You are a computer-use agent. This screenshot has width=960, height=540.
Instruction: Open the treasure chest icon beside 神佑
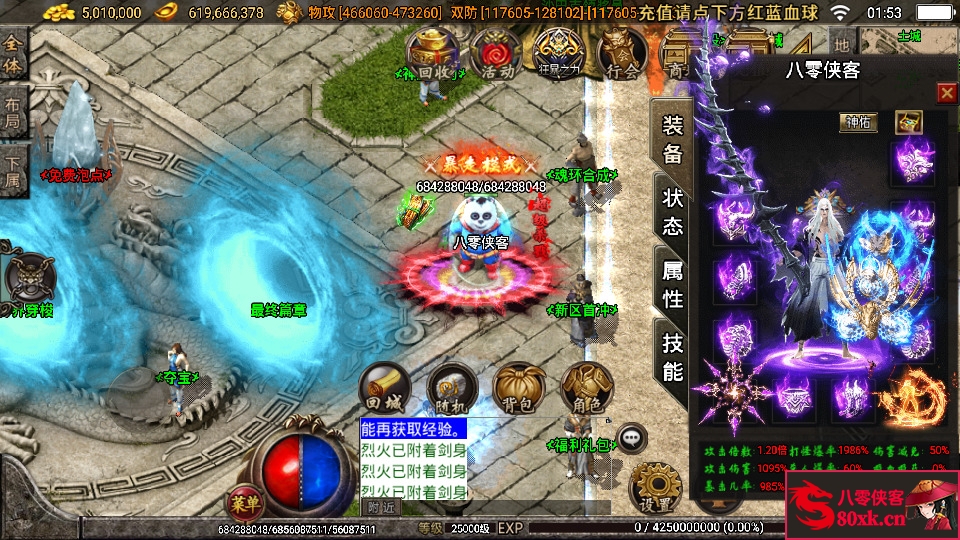coord(908,122)
